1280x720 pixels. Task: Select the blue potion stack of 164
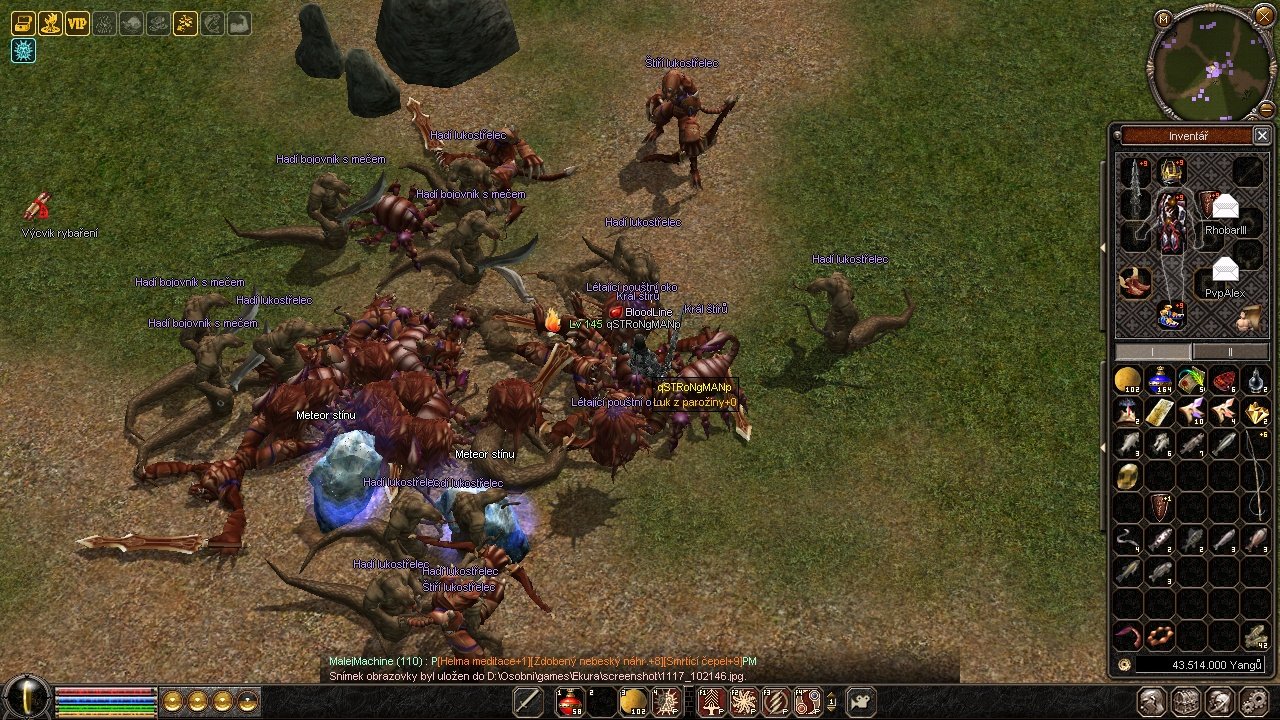tap(1160, 381)
